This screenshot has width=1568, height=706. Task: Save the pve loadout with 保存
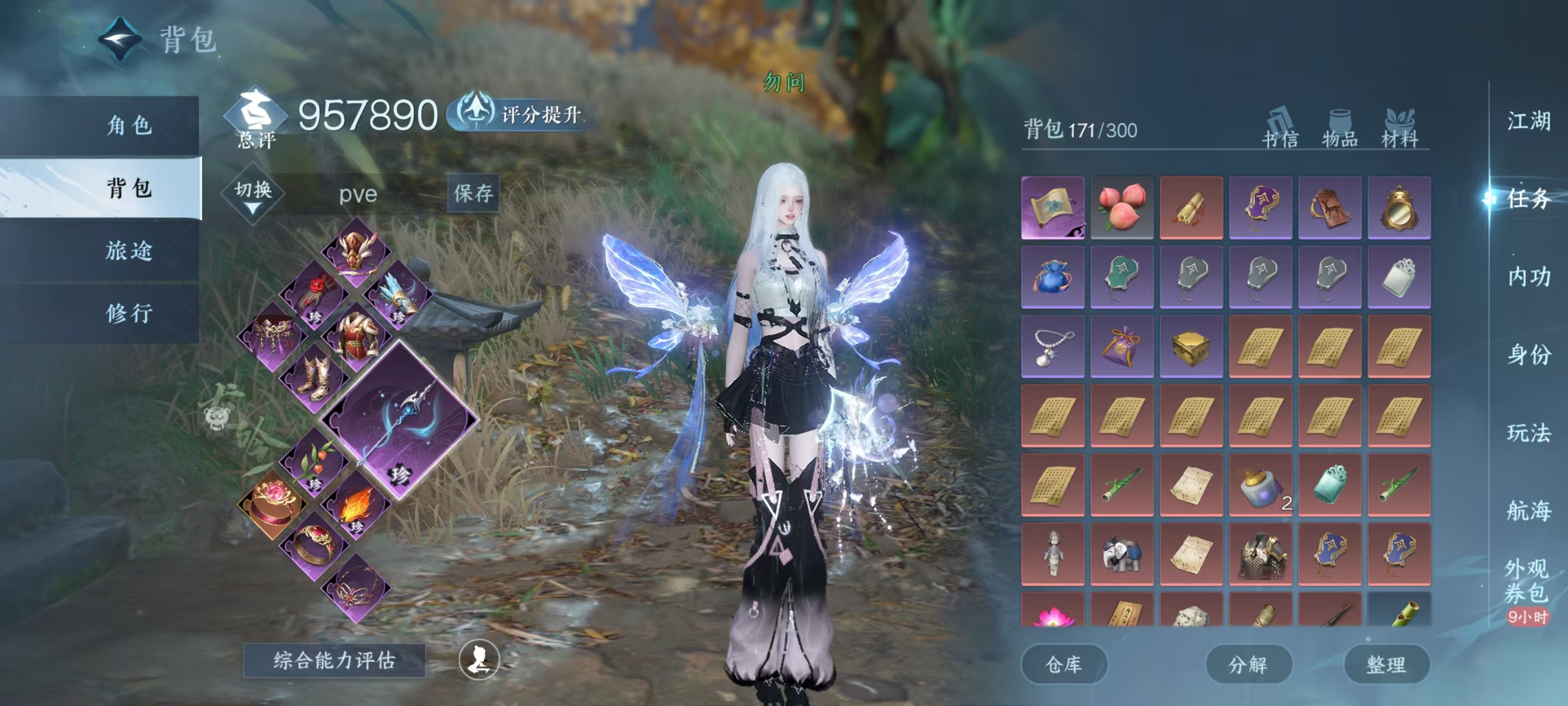(x=473, y=193)
